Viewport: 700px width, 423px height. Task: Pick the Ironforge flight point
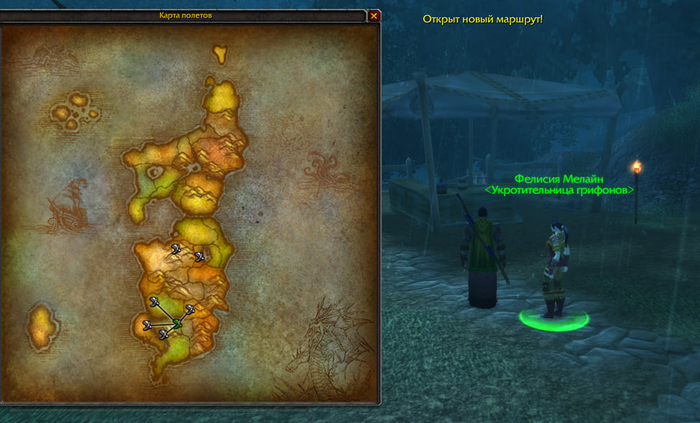pyautogui.click(x=175, y=248)
